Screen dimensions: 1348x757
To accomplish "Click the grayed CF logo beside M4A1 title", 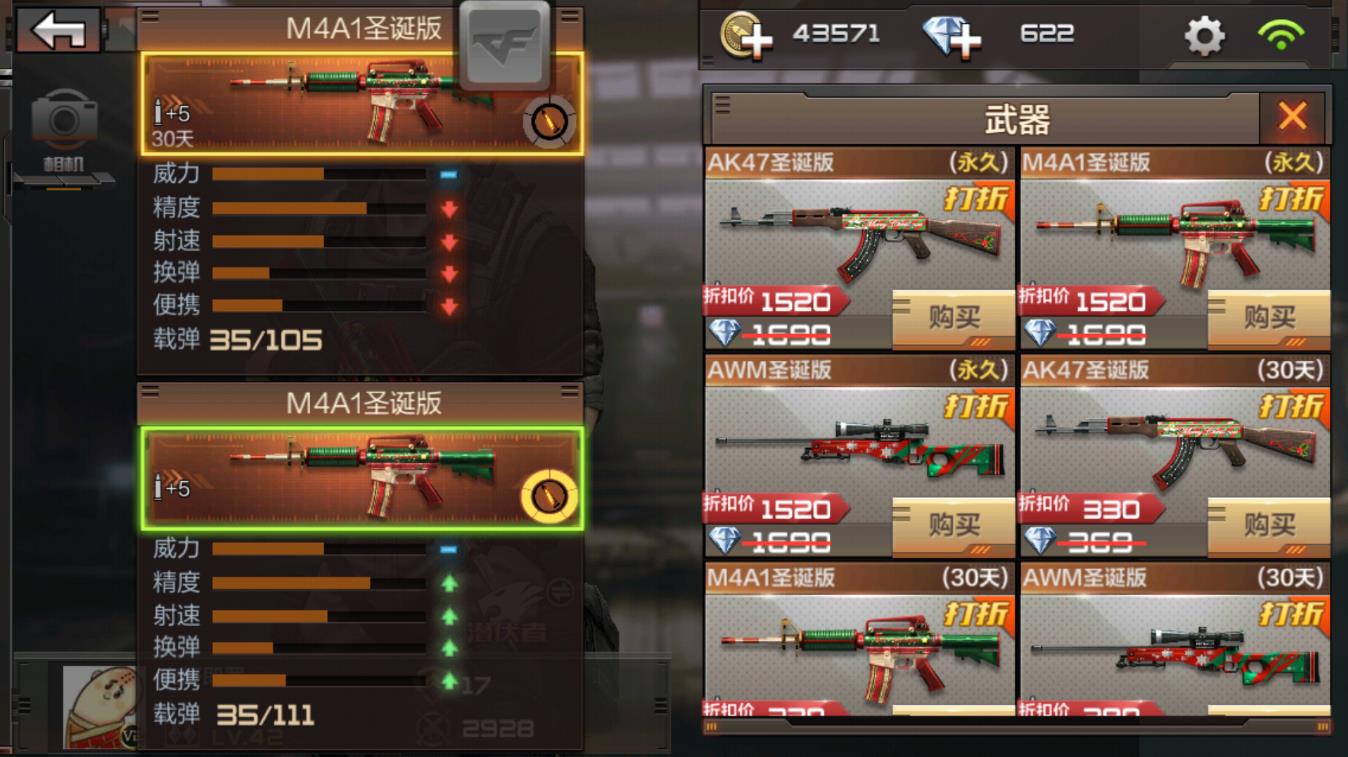I will pyautogui.click(x=505, y=44).
